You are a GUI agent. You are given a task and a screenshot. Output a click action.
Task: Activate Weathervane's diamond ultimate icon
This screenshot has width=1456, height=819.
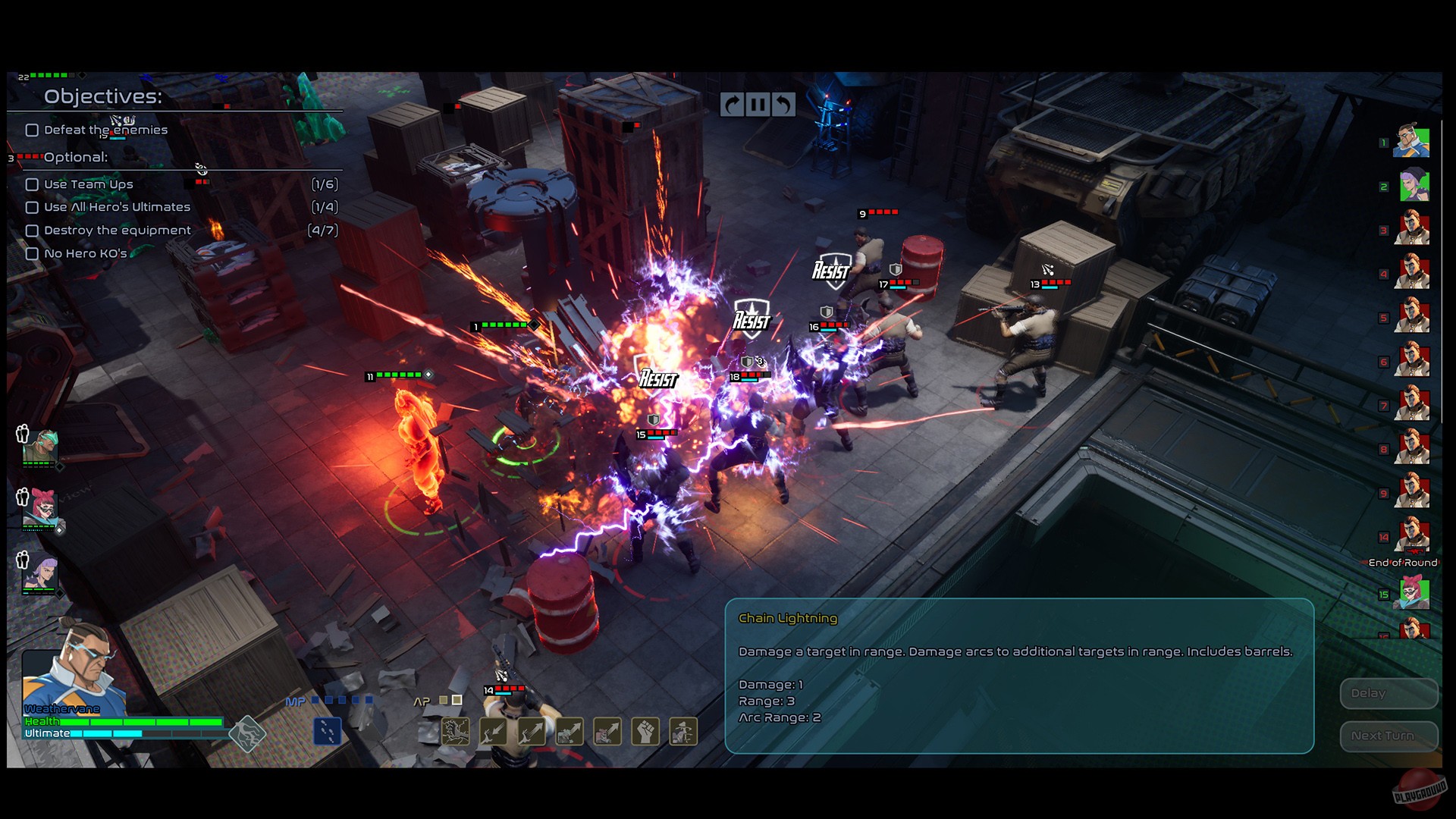(247, 733)
